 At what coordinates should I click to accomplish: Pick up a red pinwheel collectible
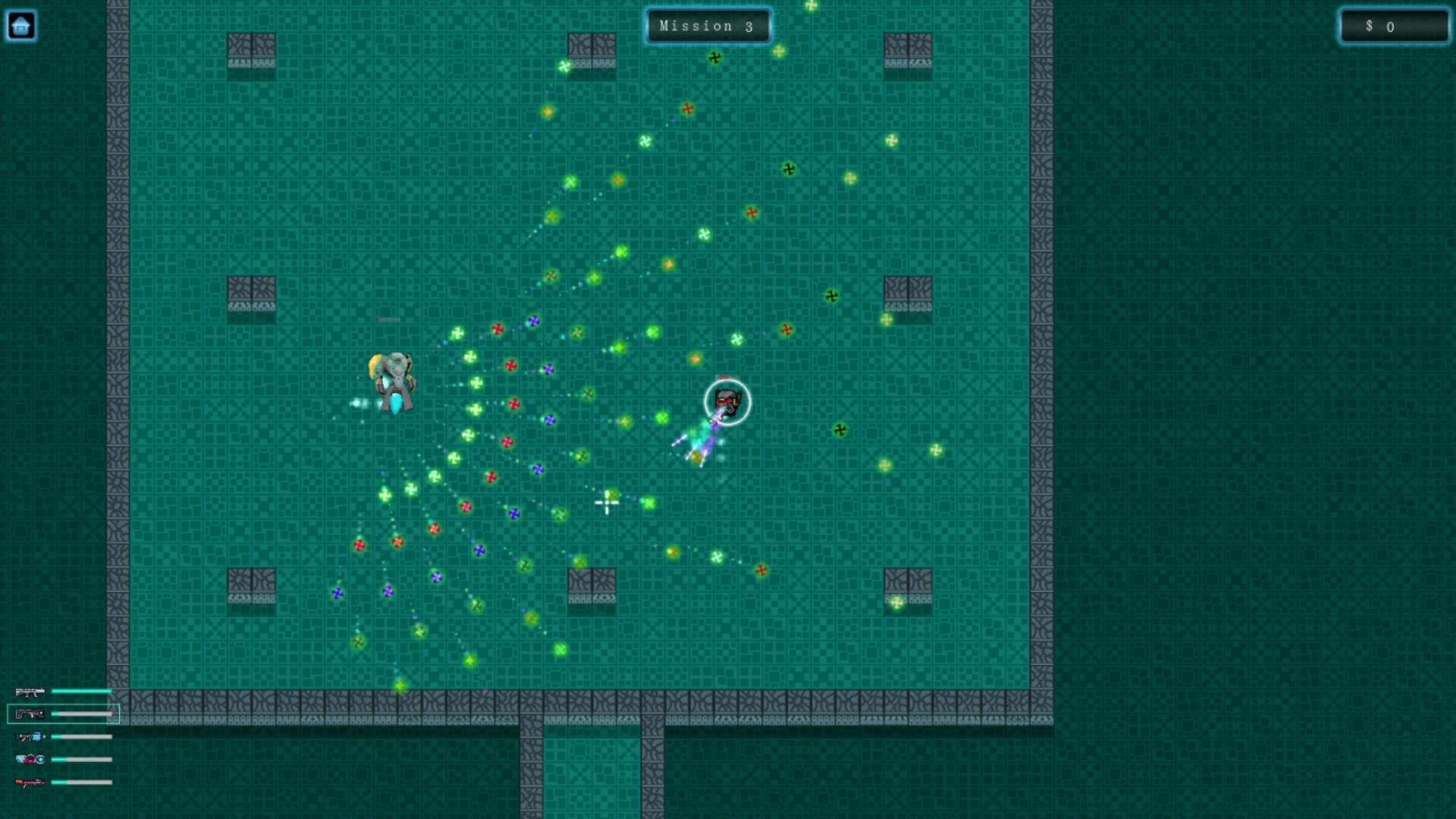point(497,328)
